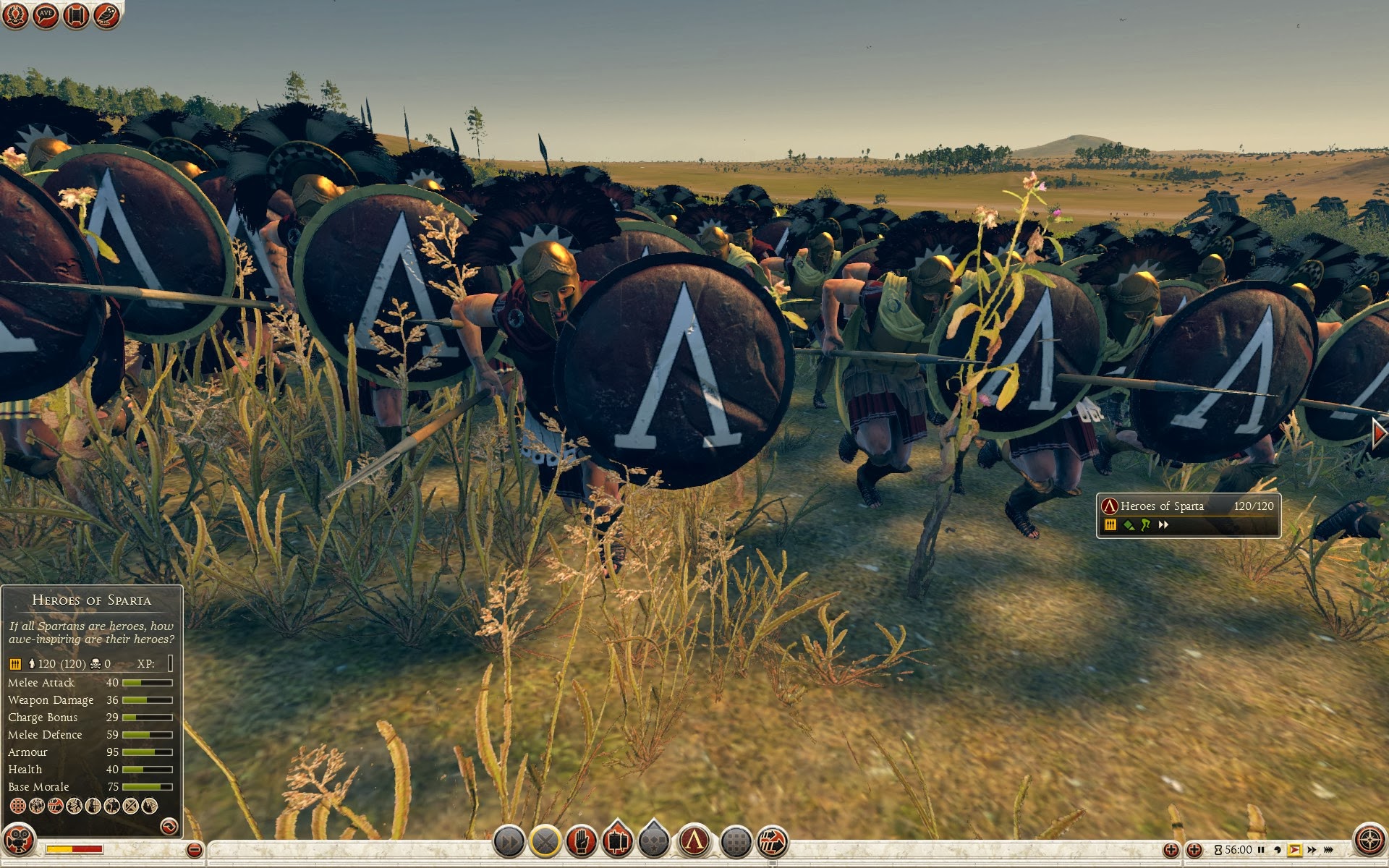Click the red arrows withdraw button
The image size is (1389, 868).
(773, 842)
